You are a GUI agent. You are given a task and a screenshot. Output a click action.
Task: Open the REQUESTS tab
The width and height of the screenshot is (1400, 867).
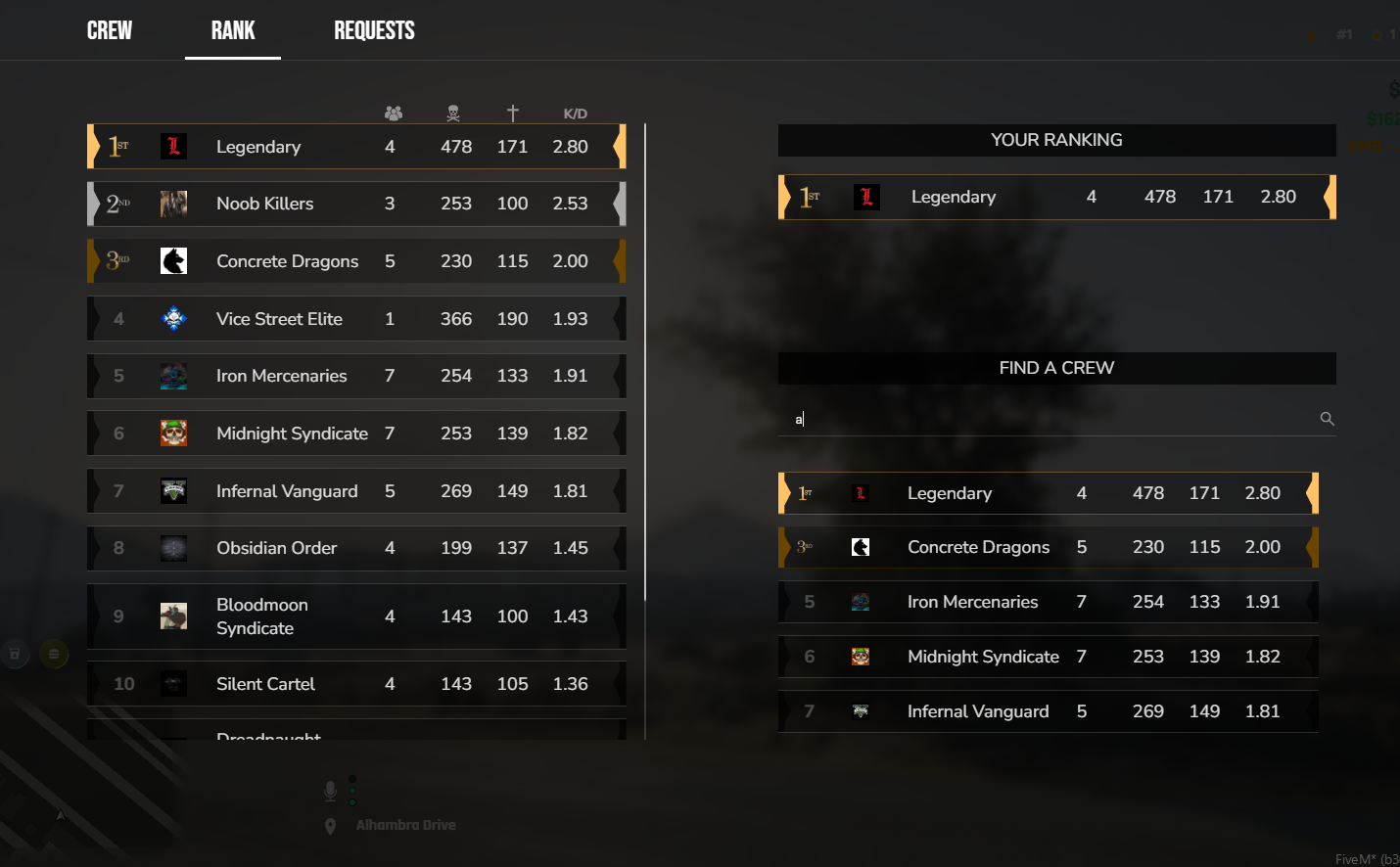pos(374,30)
